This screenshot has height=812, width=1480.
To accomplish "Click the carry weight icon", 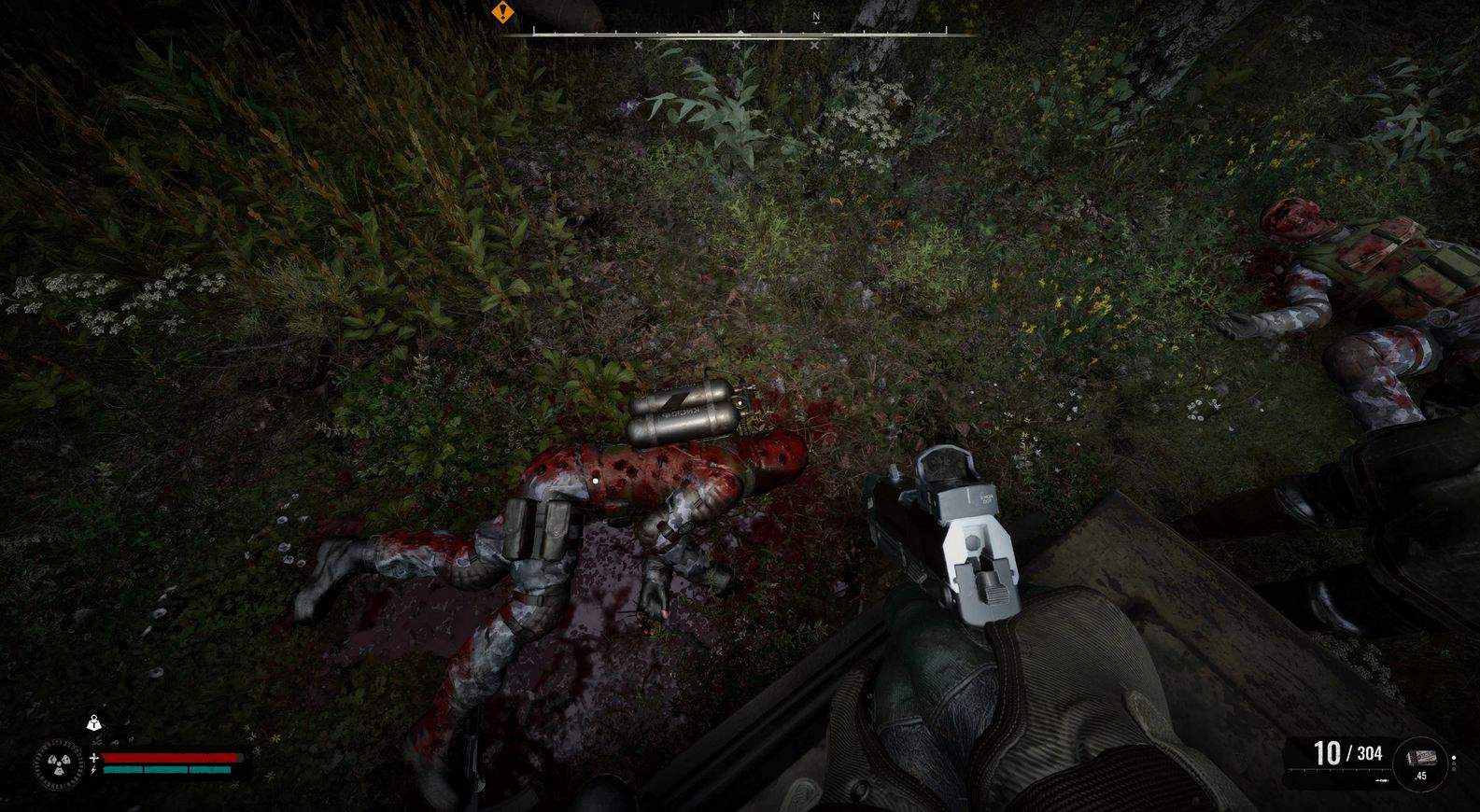I will [x=93, y=722].
